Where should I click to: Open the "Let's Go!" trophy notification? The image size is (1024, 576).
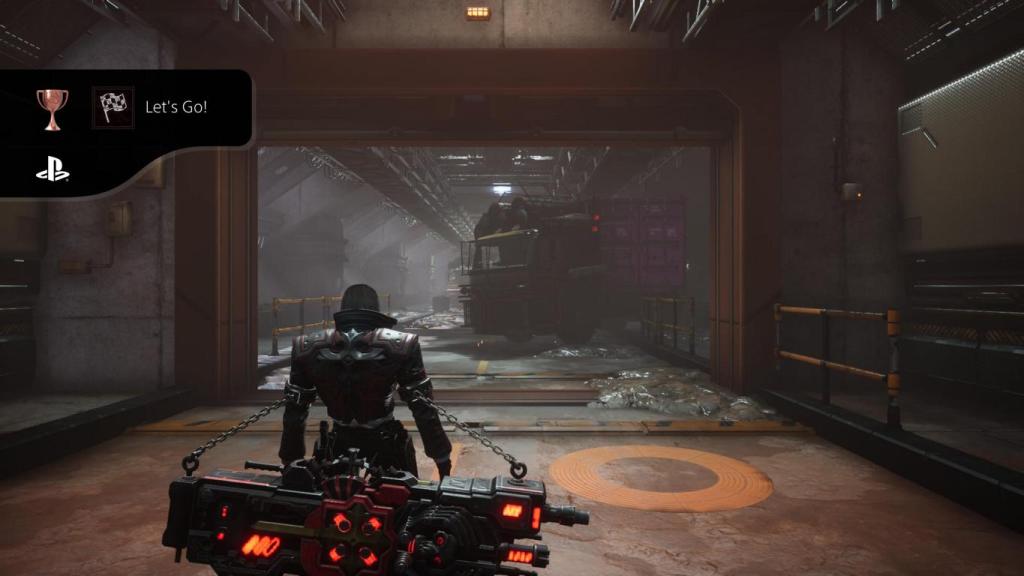pyautogui.click(x=176, y=106)
